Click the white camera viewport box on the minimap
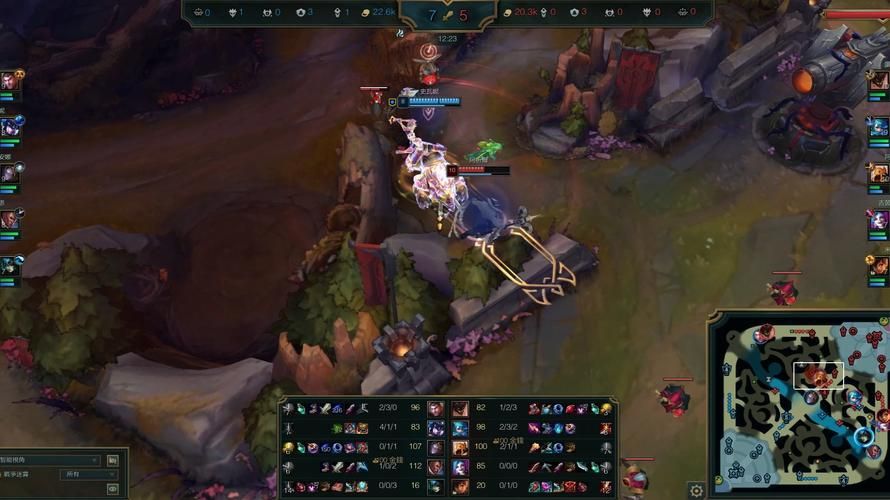This screenshot has height=500, width=890. (x=819, y=375)
